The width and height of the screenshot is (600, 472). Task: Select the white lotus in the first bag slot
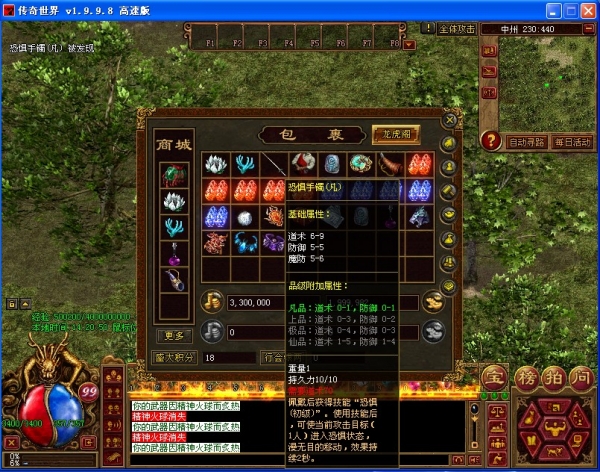point(216,163)
